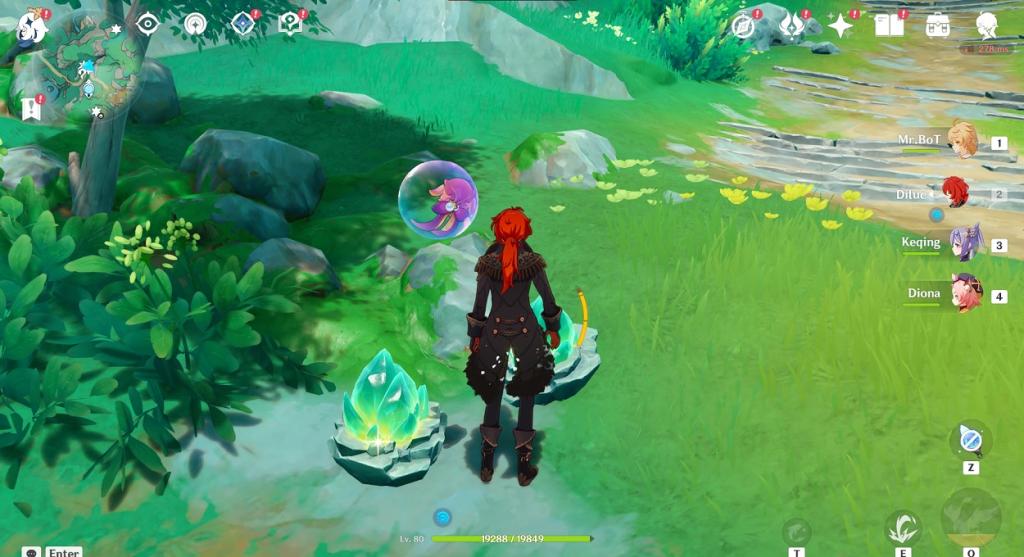Open the character silhouette icon
1024x557 pixels.
pyautogui.click(x=986, y=26)
